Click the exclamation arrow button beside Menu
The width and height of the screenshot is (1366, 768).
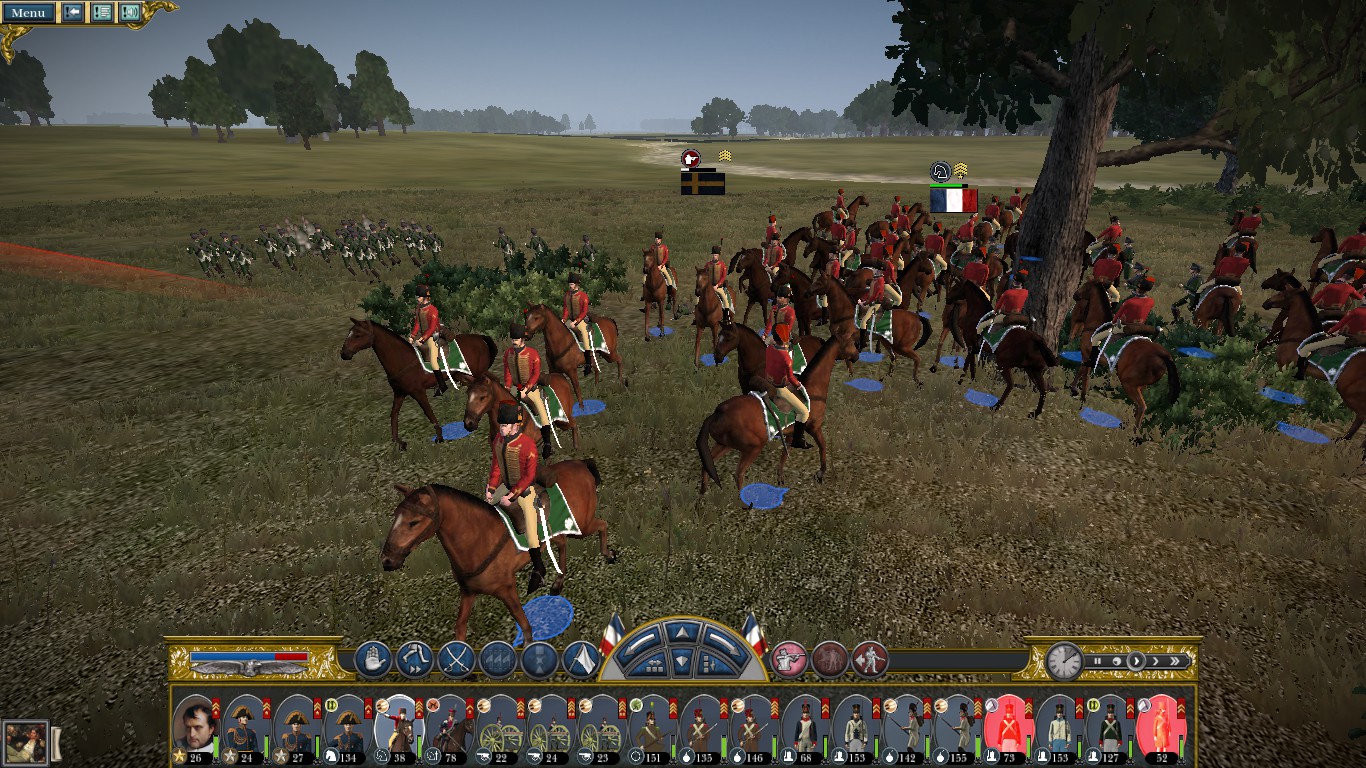(73, 13)
